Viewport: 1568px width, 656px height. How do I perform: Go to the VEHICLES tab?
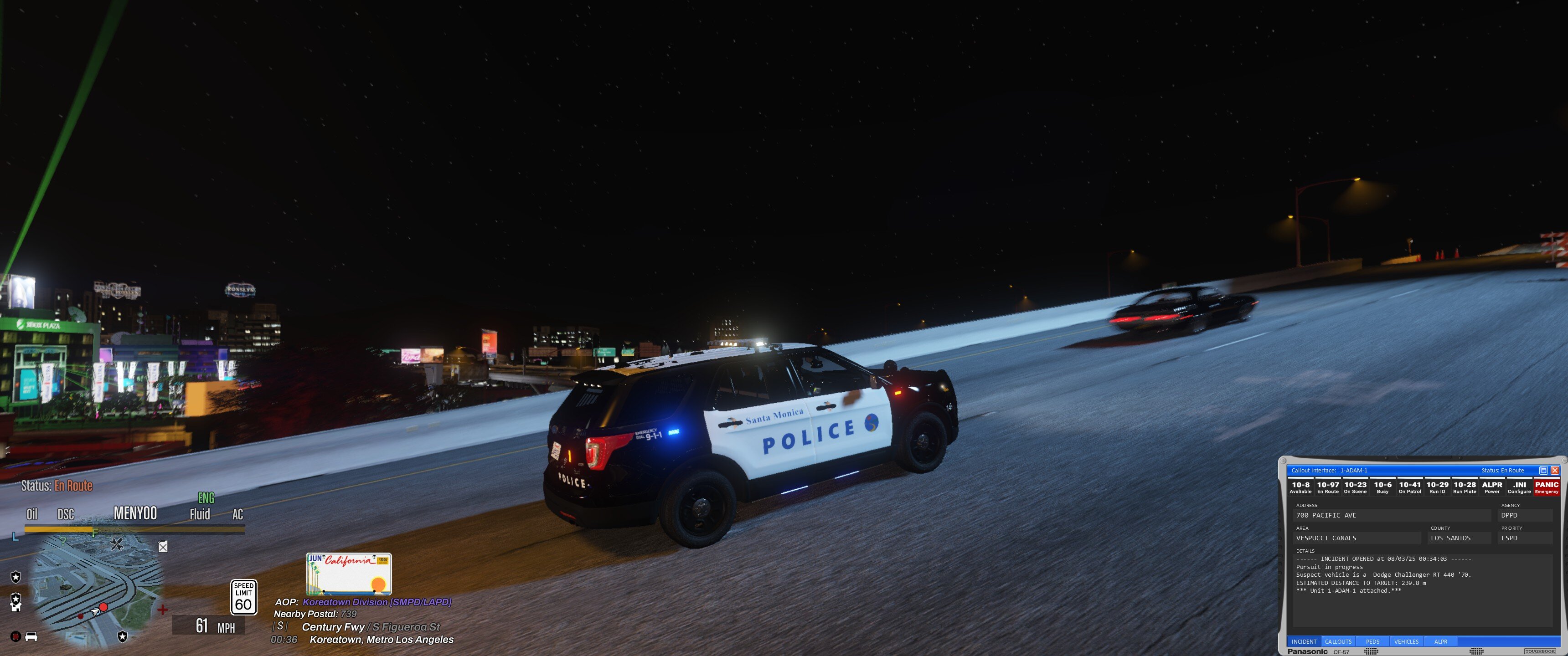[1406, 641]
